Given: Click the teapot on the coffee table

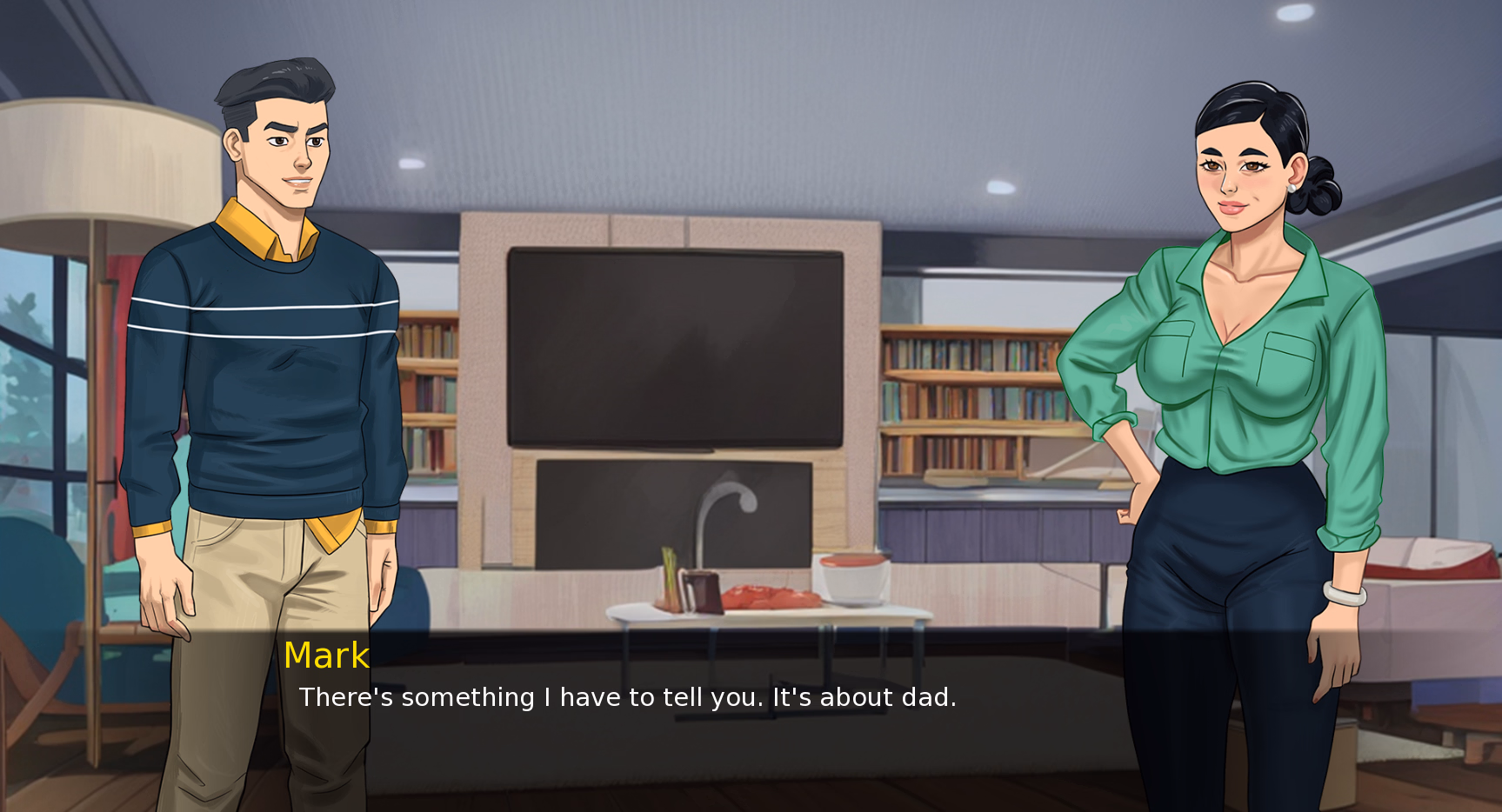Looking at the screenshot, I should pyautogui.click(x=703, y=591).
